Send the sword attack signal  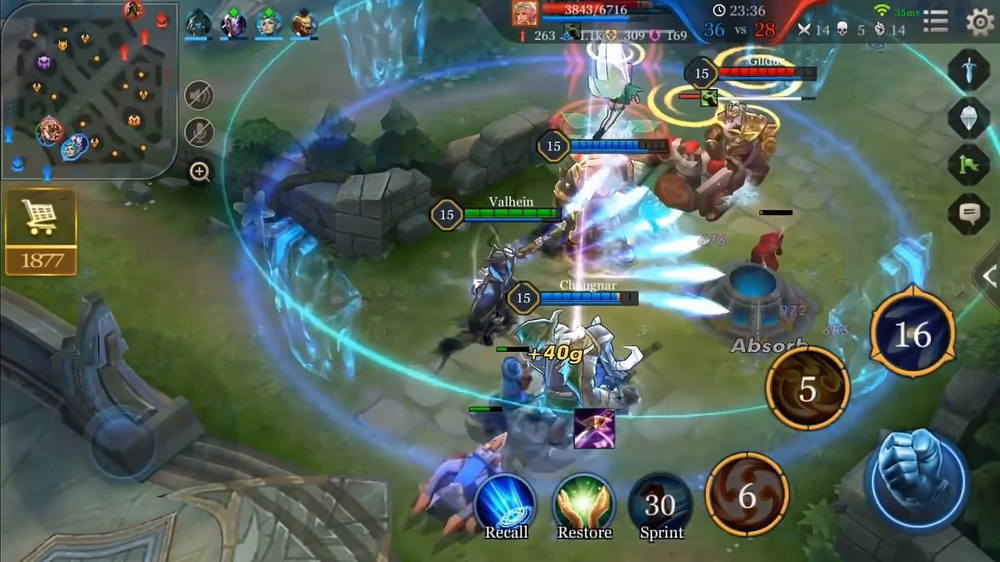point(968,70)
